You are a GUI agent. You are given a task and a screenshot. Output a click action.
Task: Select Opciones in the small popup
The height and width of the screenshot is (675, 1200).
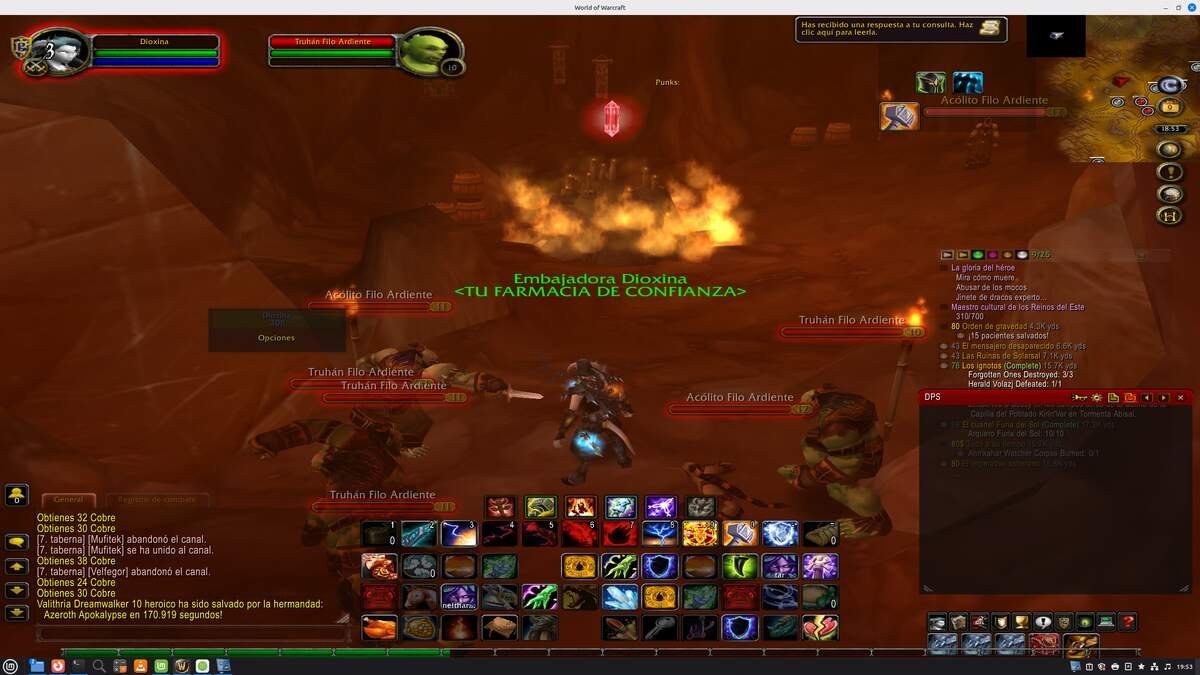click(x=276, y=338)
